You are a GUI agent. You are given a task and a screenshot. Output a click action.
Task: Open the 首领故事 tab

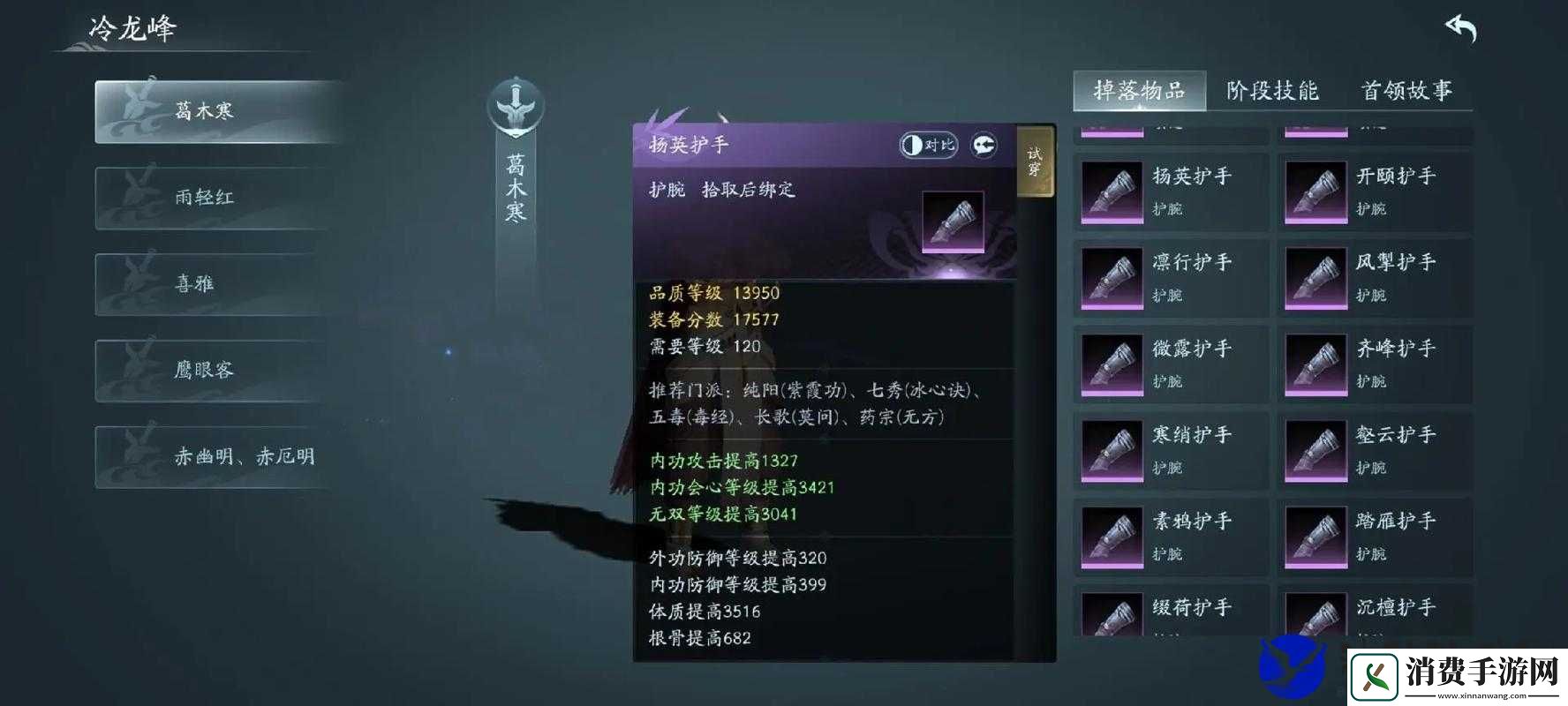click(x=1406, y=91)
